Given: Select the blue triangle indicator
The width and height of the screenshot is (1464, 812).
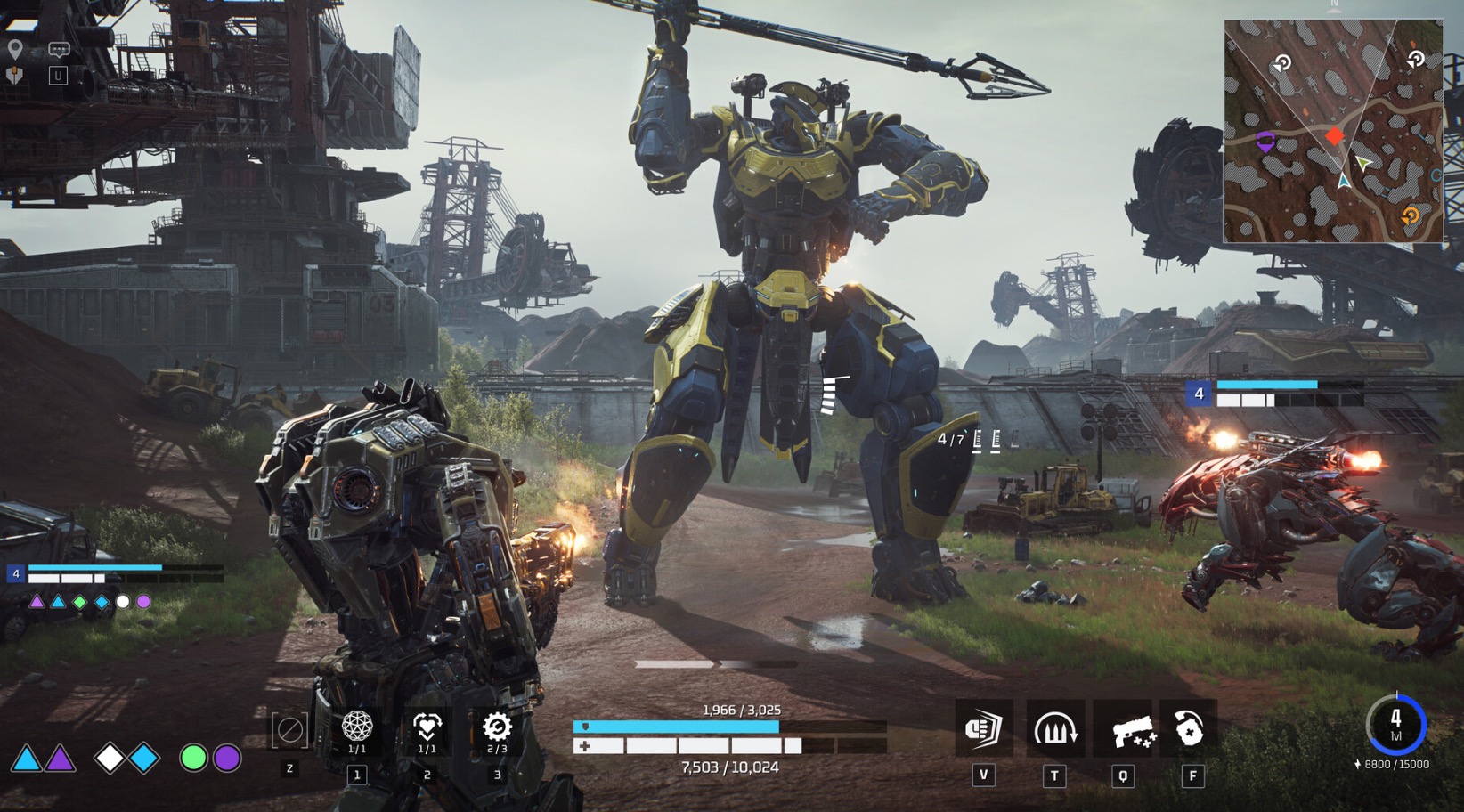Looking at the screenshot, I should click(x=26, y=759).
